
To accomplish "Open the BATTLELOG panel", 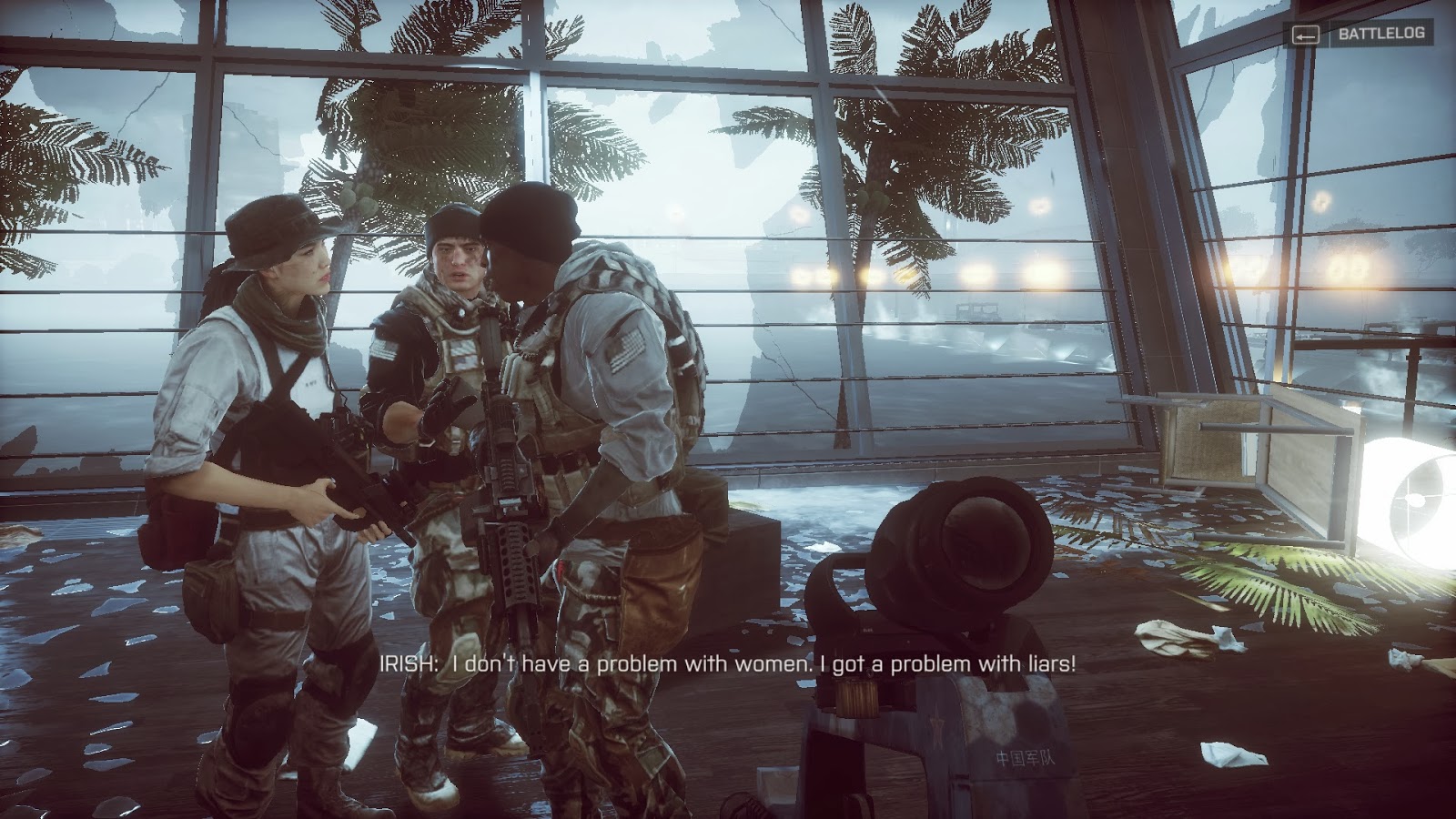I will pyautogui.click(x=1380, y=36).
